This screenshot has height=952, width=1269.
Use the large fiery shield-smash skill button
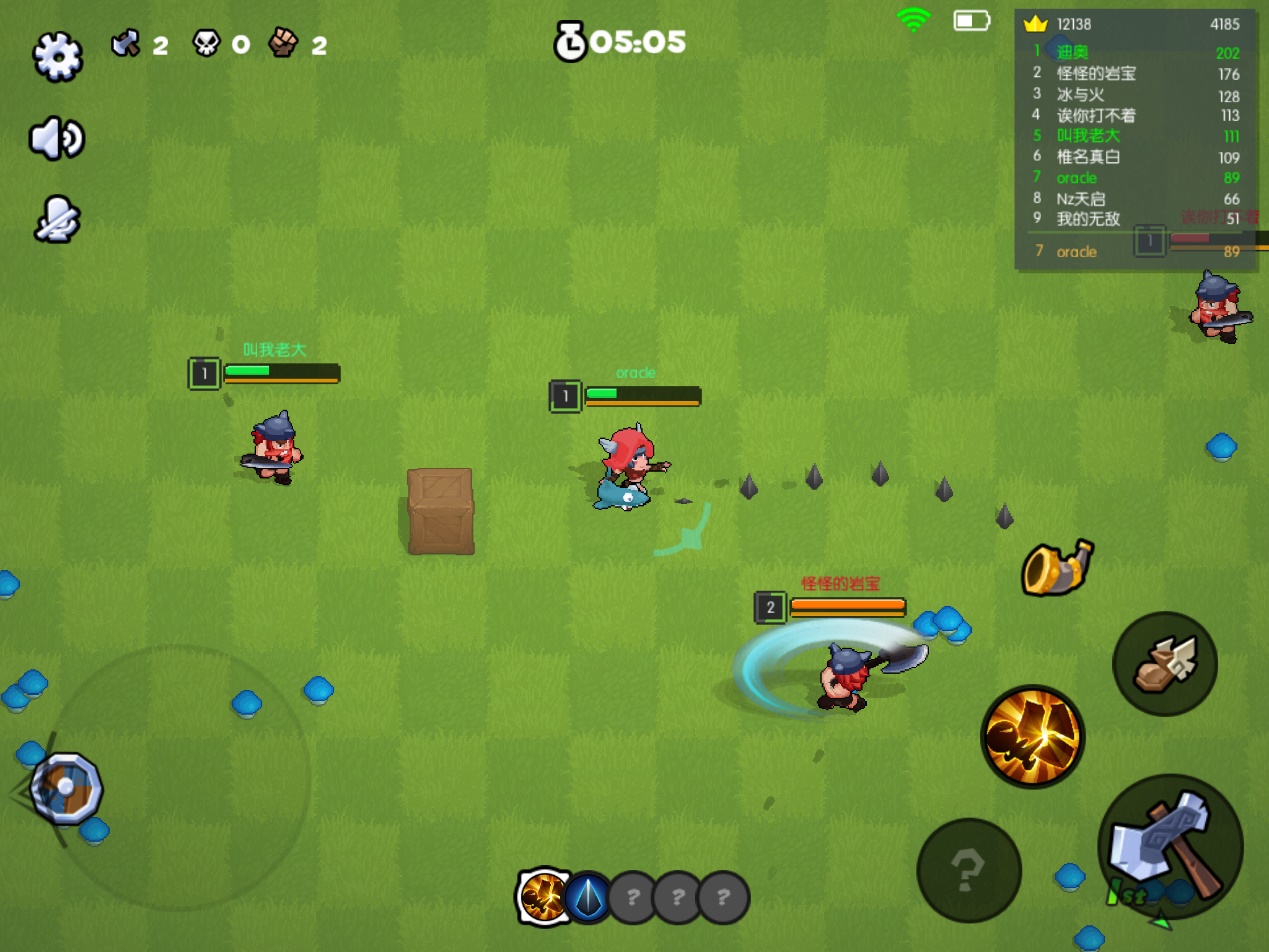click(x=1032, y=736)
